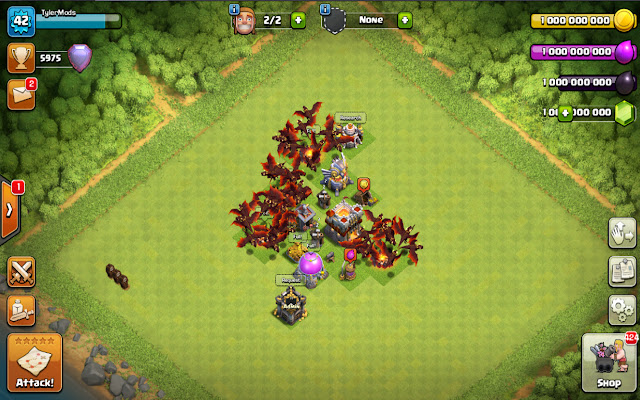The width and height of the screenshot is (640, 400).
Task: Buy more gems with the green plus
Action: [x=566, y=113]
